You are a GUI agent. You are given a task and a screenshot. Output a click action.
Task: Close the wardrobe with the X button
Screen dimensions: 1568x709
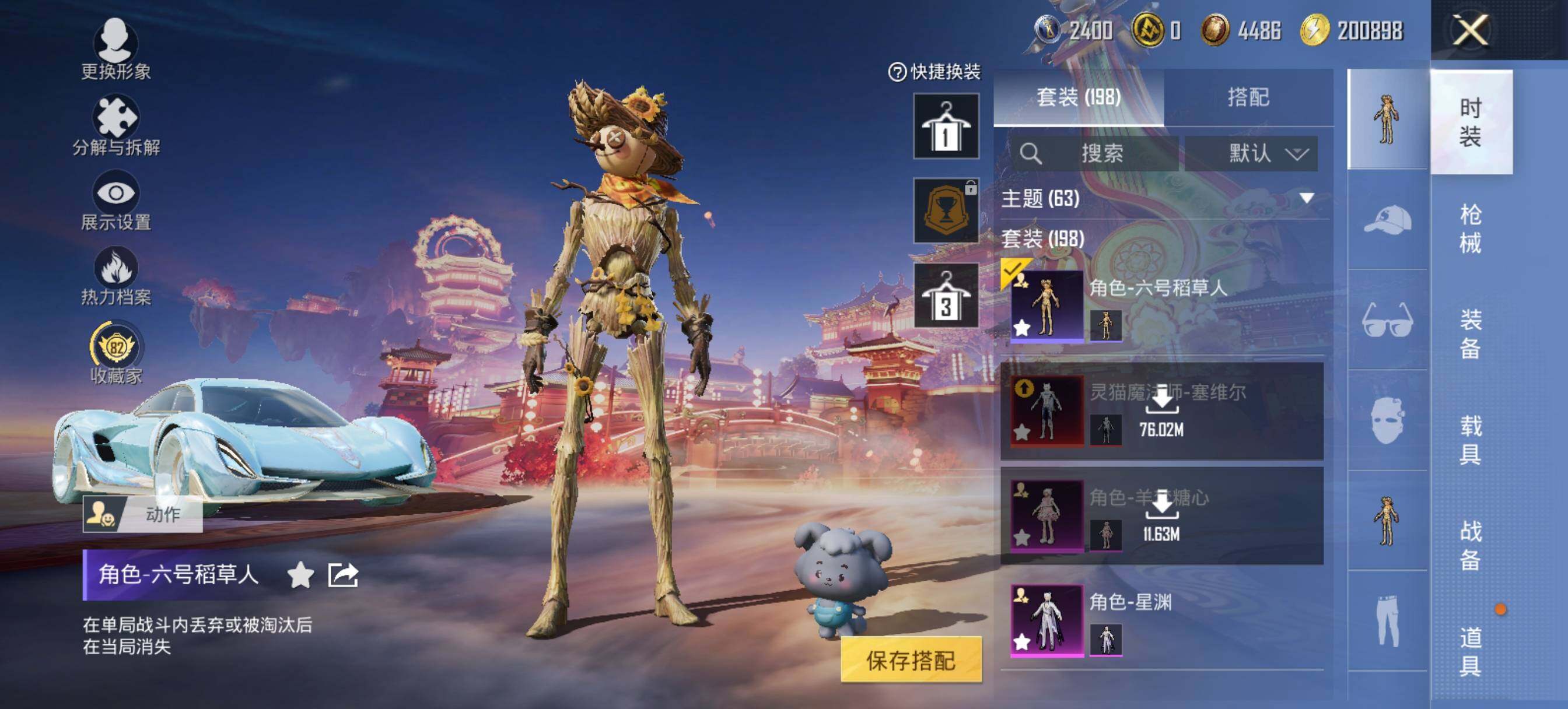(x=1469, y=30)
